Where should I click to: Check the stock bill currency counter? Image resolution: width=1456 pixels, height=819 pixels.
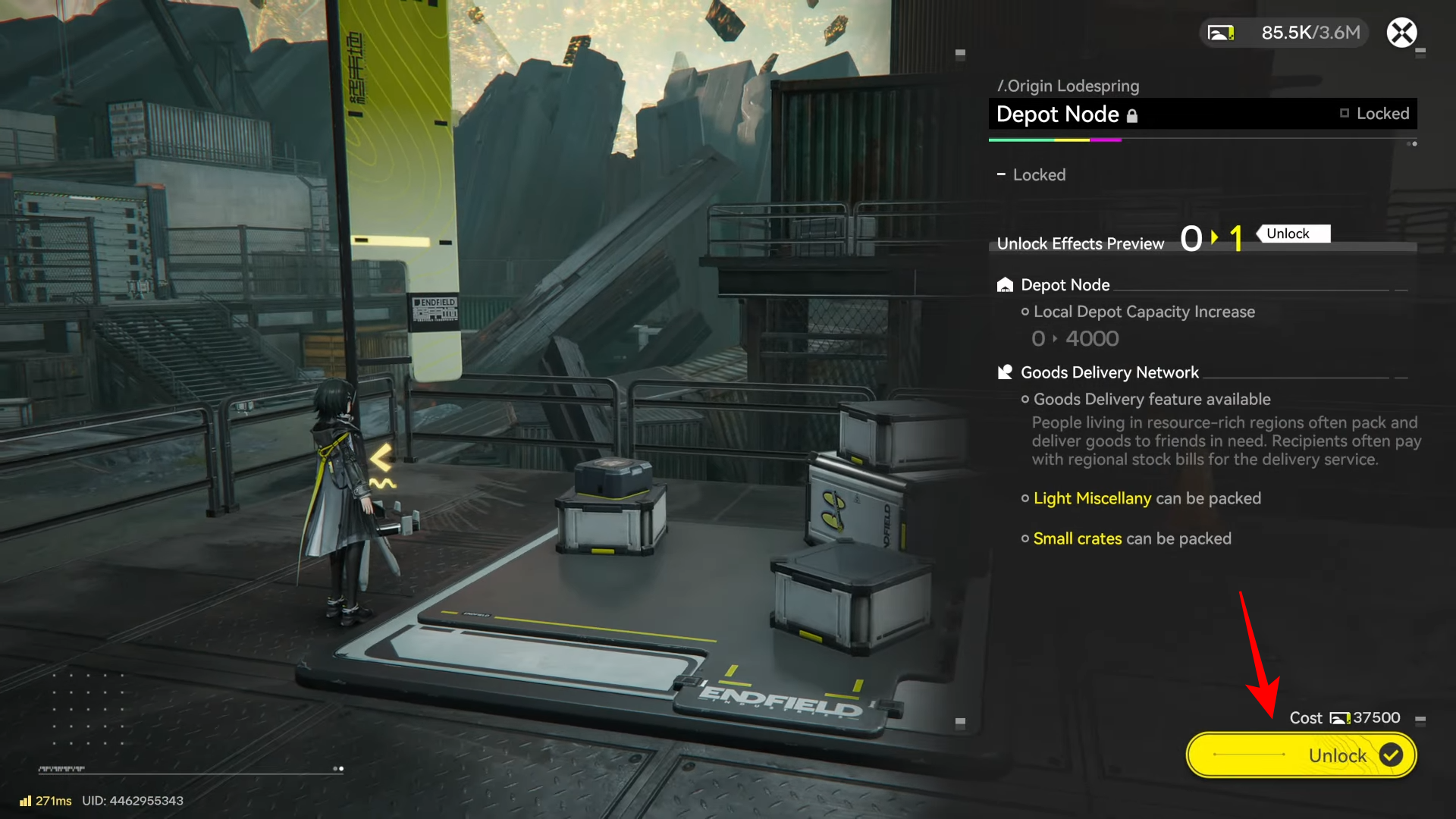tap(1285, 33)
